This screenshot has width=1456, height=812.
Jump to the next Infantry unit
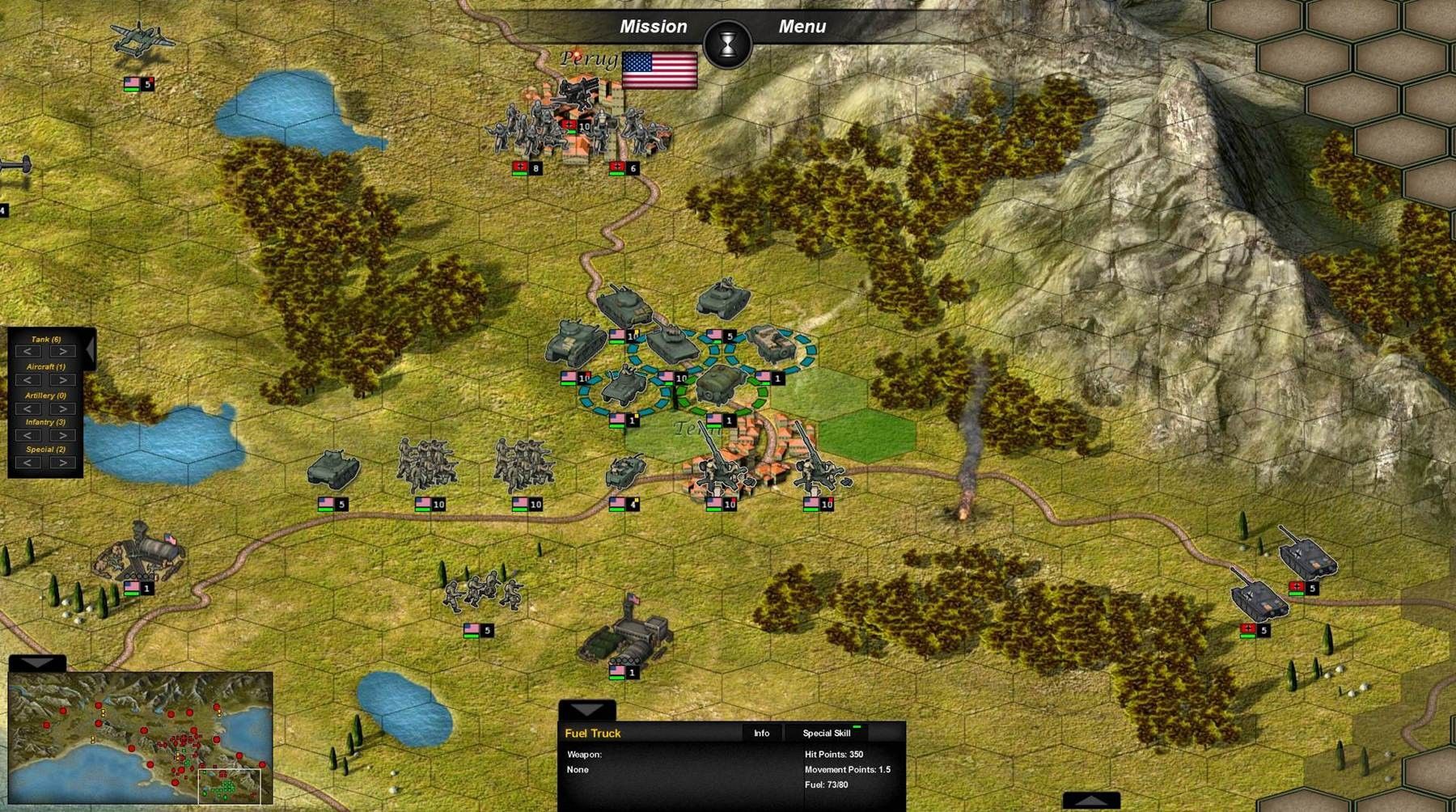click(63, 435)
